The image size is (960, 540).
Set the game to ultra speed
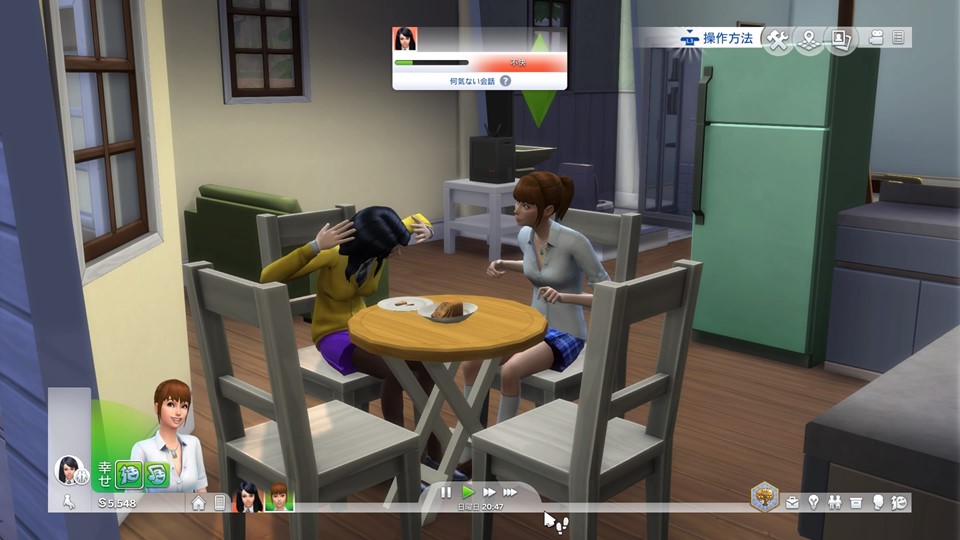coord(510,492)
